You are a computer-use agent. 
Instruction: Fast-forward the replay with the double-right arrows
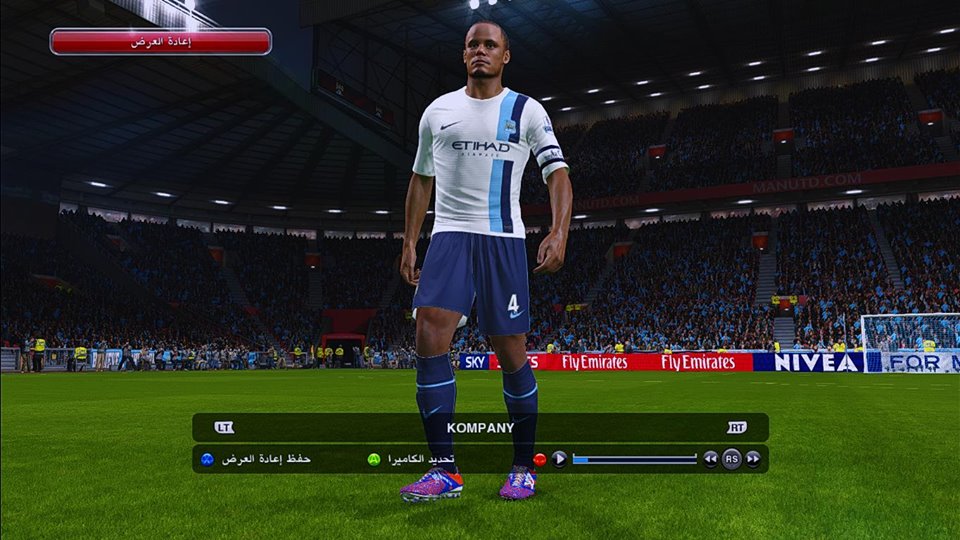pyautogui.click(x=753, y=459)
